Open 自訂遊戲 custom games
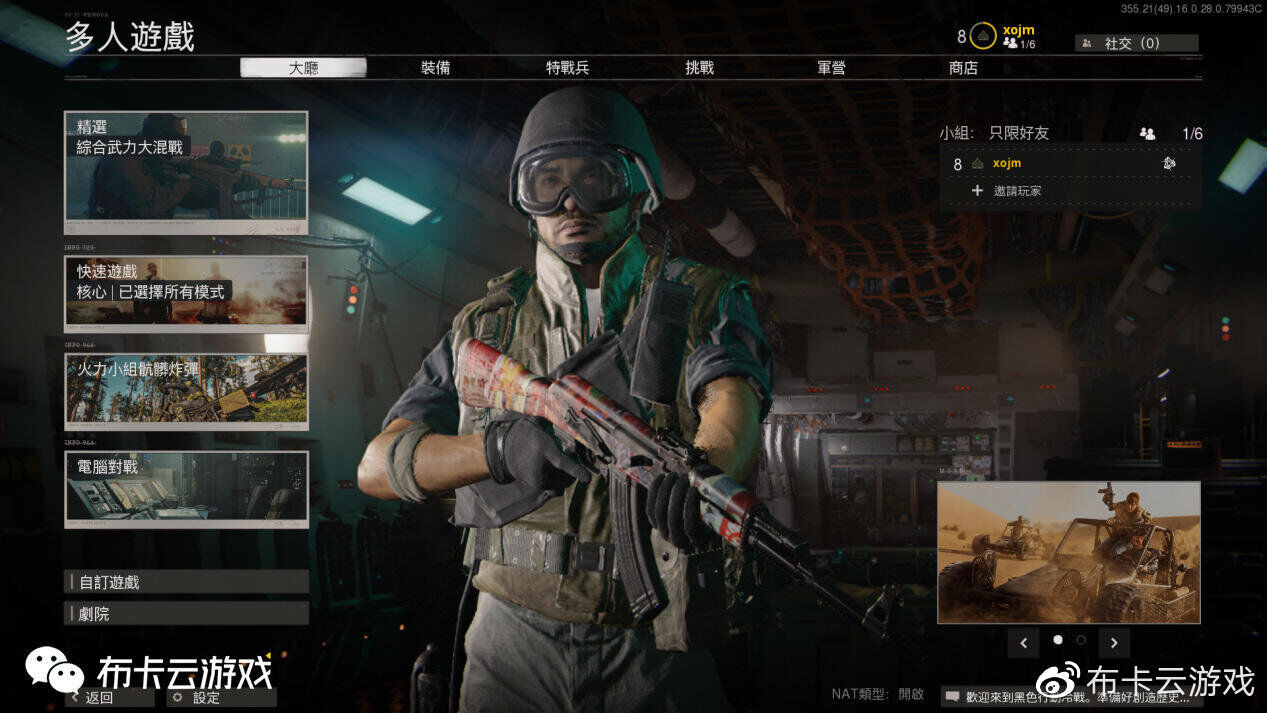The image size is (1267, 713). (186, 582)
